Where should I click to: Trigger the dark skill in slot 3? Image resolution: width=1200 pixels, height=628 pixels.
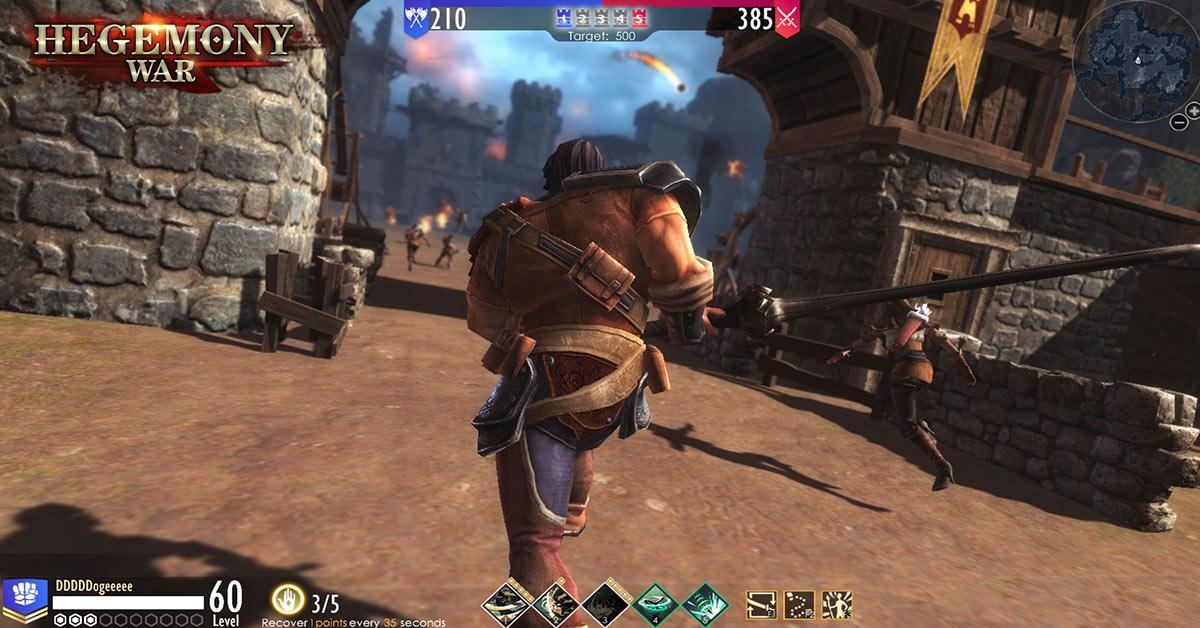coord(603,604)
